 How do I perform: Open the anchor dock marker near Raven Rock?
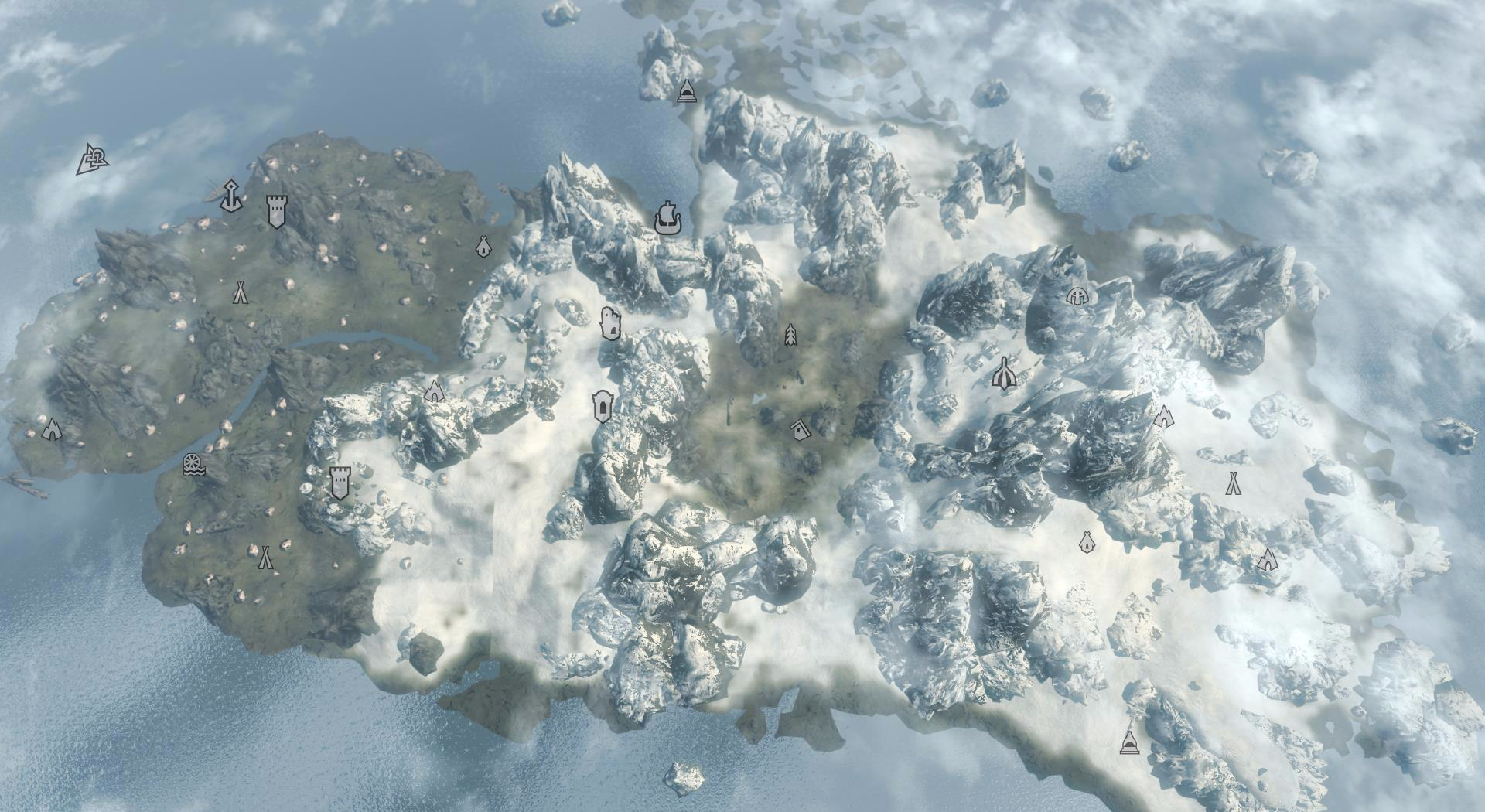[x=230, y=193]
